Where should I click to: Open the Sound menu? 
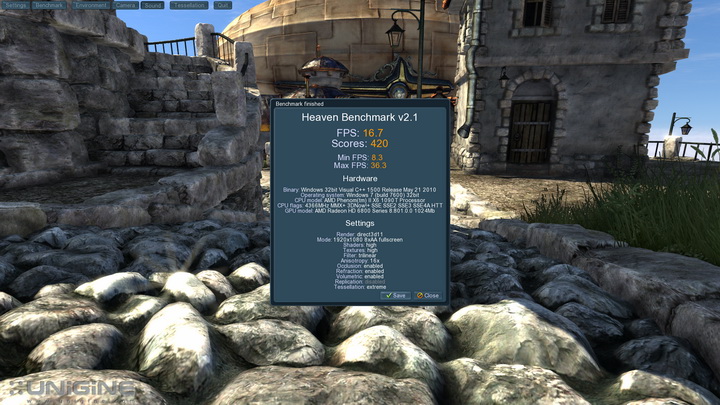tap(153, 5)
